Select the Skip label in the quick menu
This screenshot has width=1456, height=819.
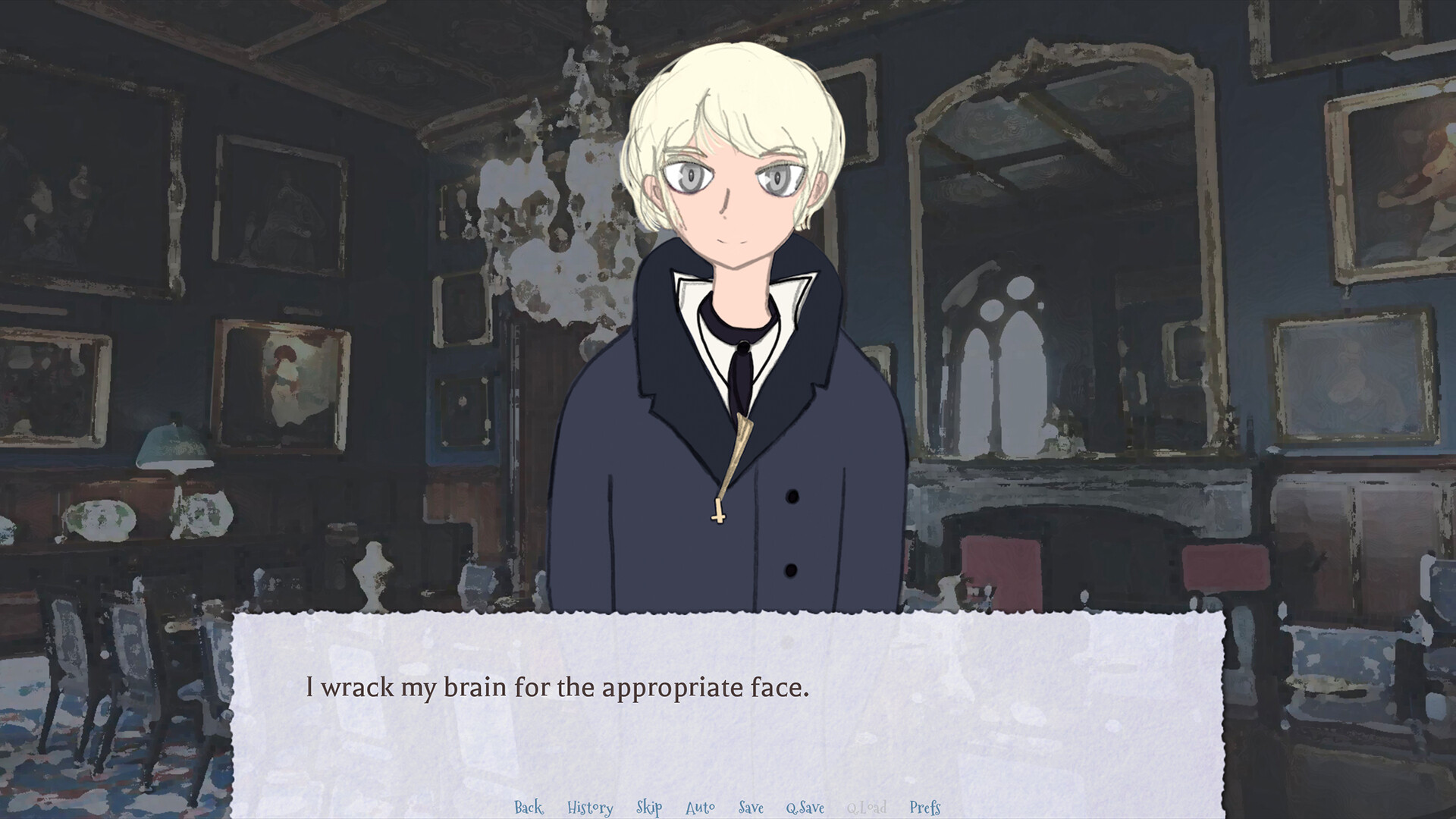tap(648, 808)
